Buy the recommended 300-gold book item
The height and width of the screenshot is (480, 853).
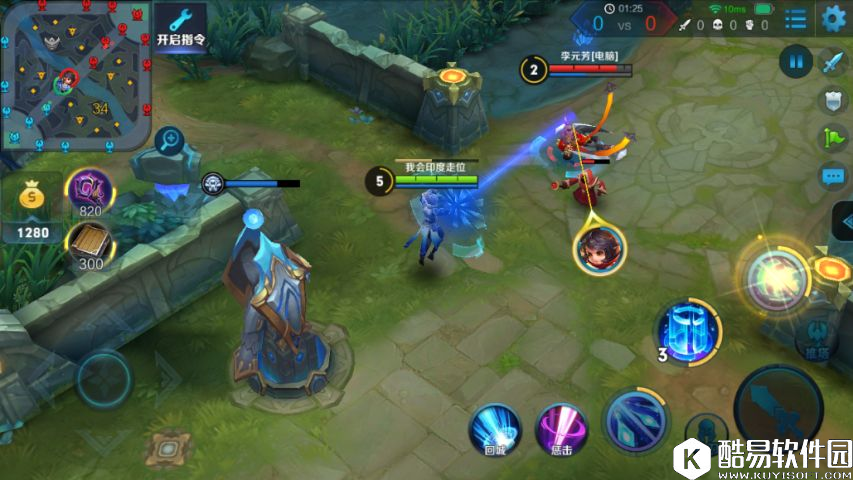[x=88, y=244]
